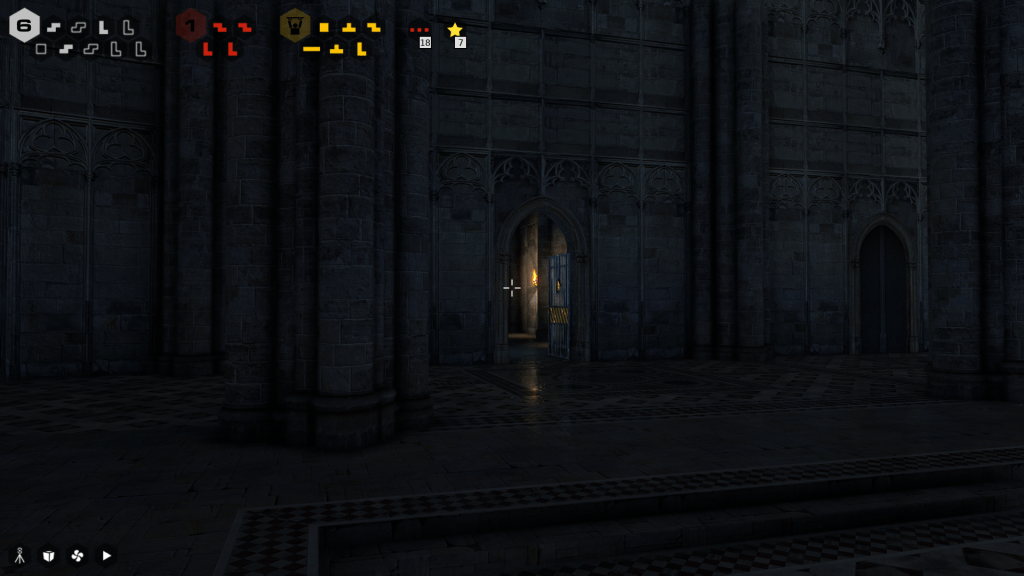Viewport: 1024px width, 576px height.
Task: Select the white hollow square sigil
Action: pyautogui.click(x=41, y=49)
